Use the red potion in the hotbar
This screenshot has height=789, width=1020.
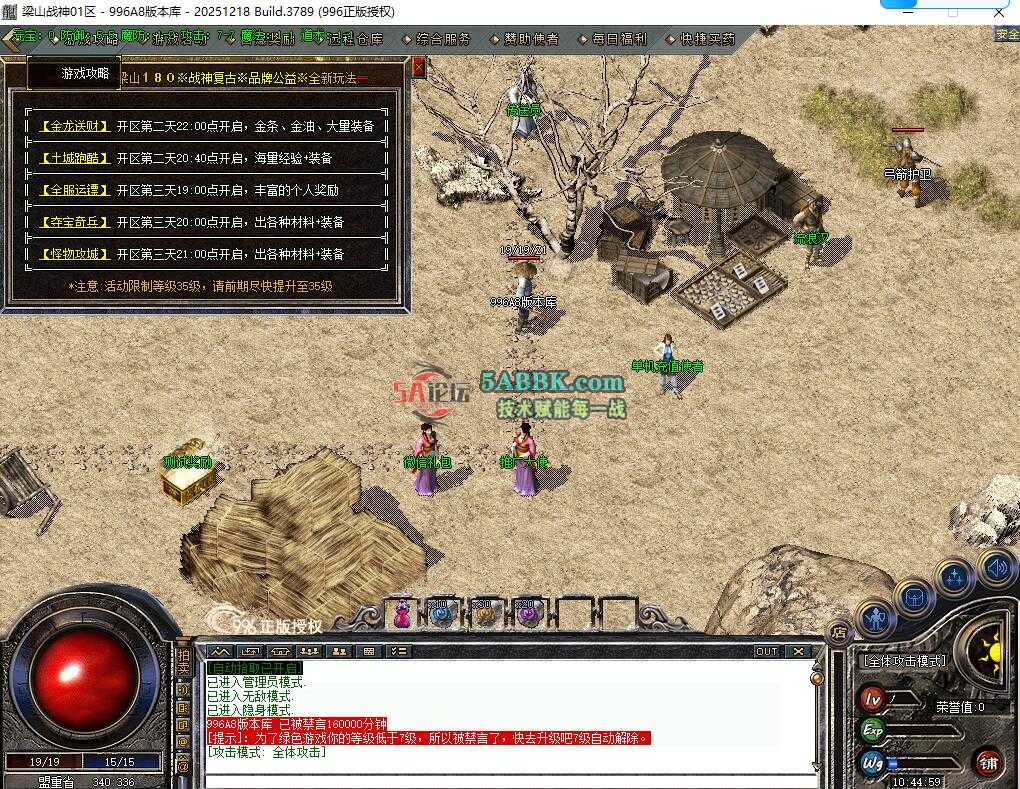pyautogui.click(x=402, y=614)
